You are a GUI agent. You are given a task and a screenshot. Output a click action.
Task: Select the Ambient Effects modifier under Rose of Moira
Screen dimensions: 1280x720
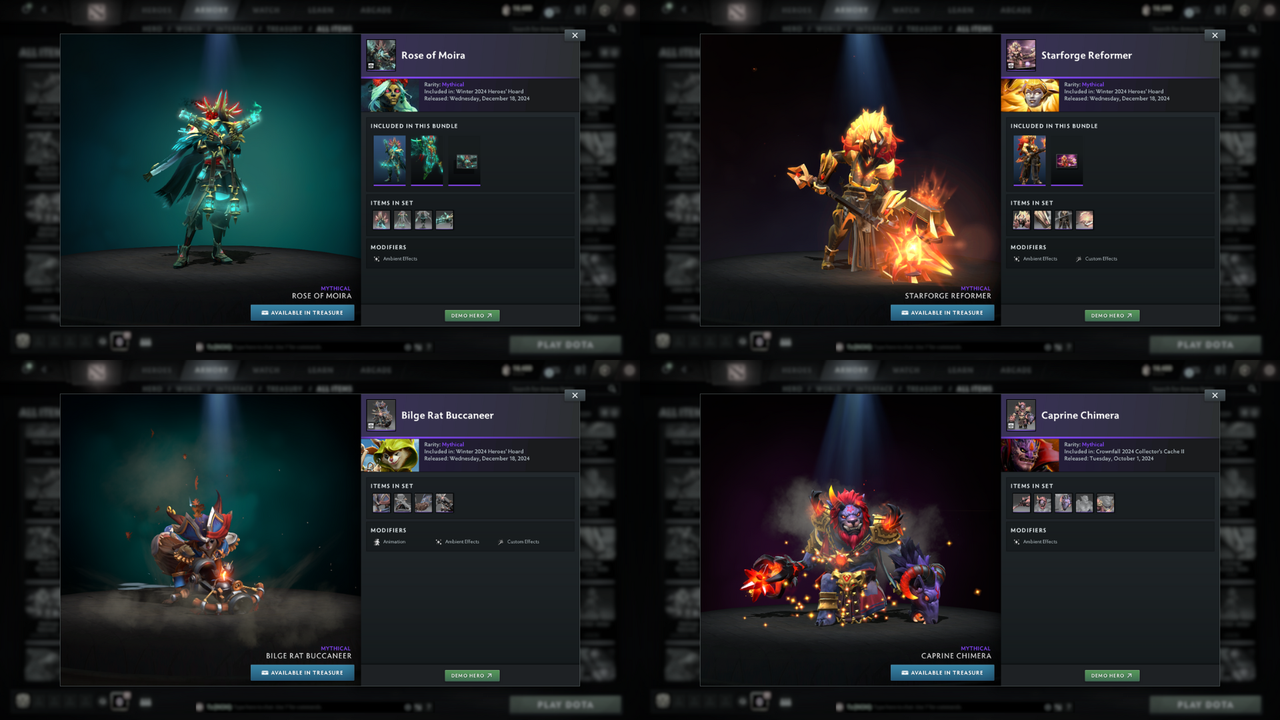[x=397, y=258]
